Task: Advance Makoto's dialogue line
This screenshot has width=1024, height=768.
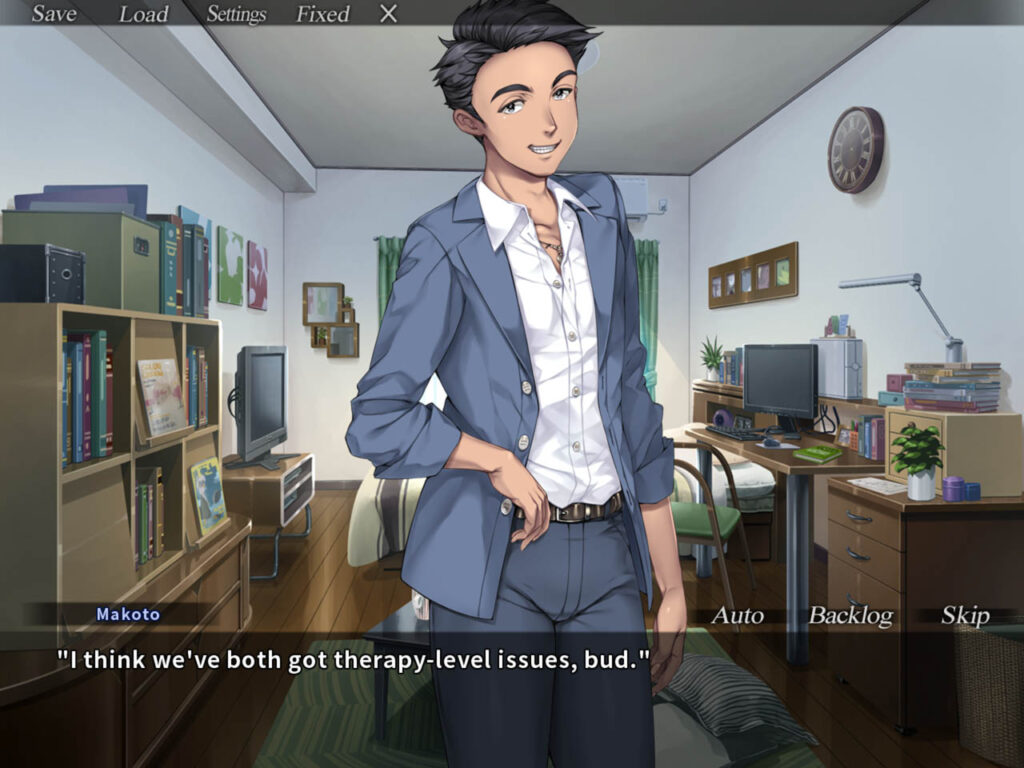Action: [353, 662]
